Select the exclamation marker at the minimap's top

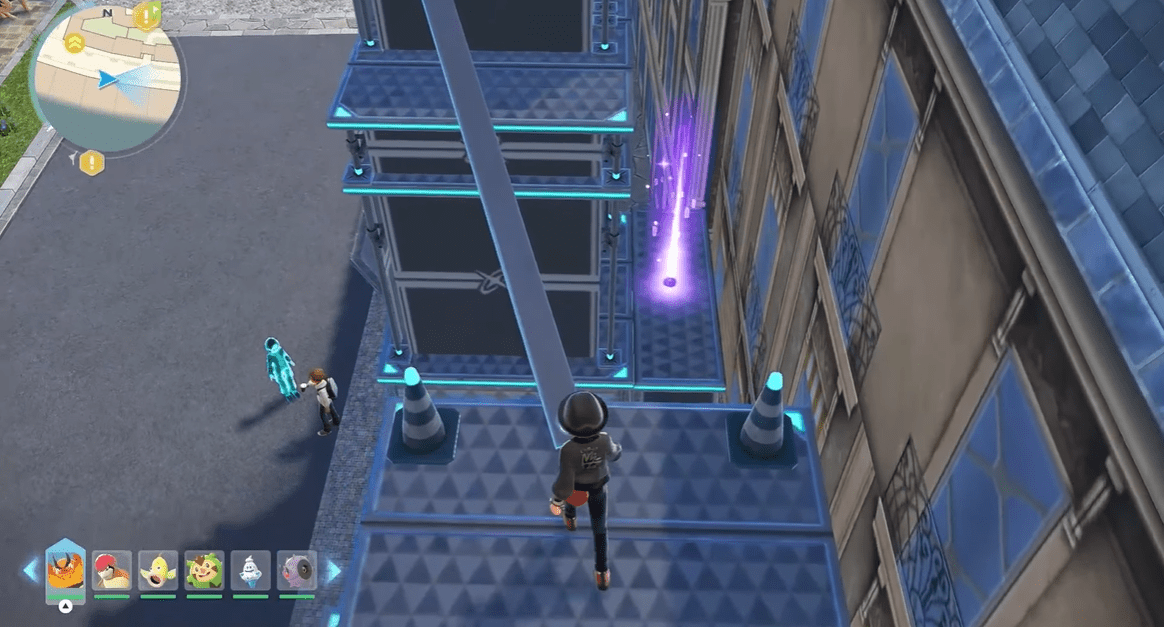tap(148, 15)
